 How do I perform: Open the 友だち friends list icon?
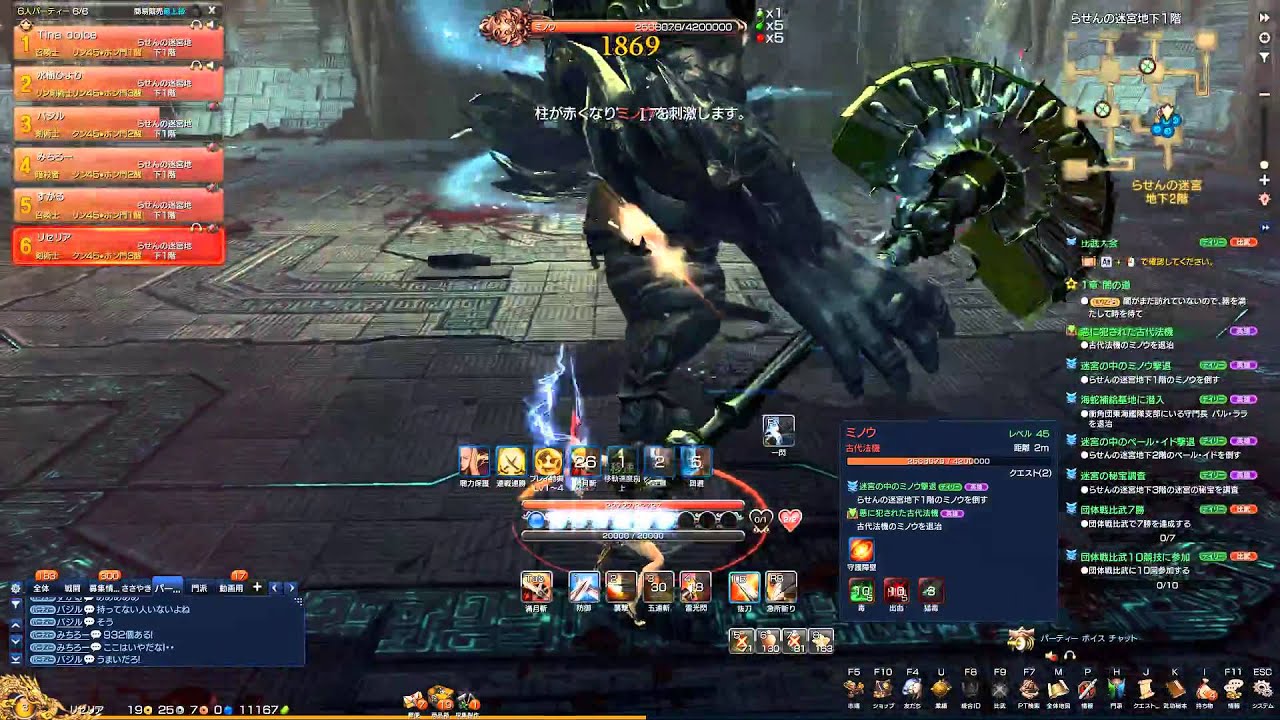[912, 689]
